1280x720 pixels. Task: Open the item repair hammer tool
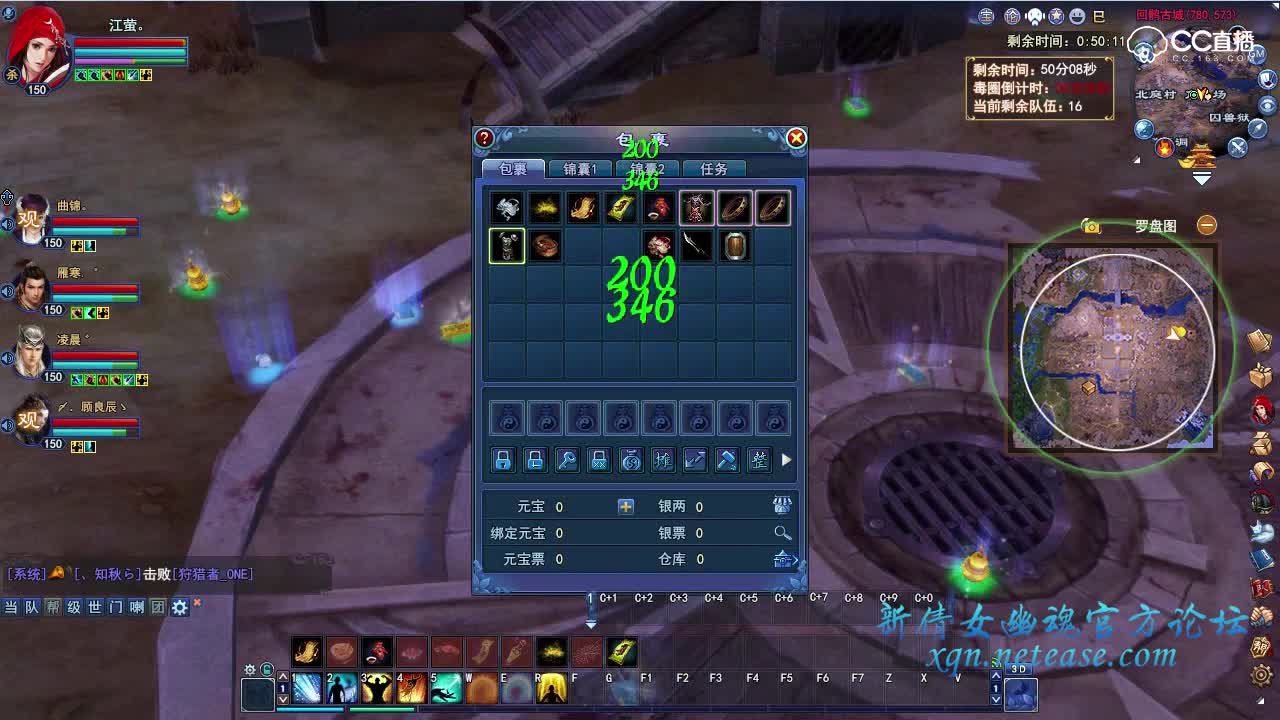[x=727, y=460]
